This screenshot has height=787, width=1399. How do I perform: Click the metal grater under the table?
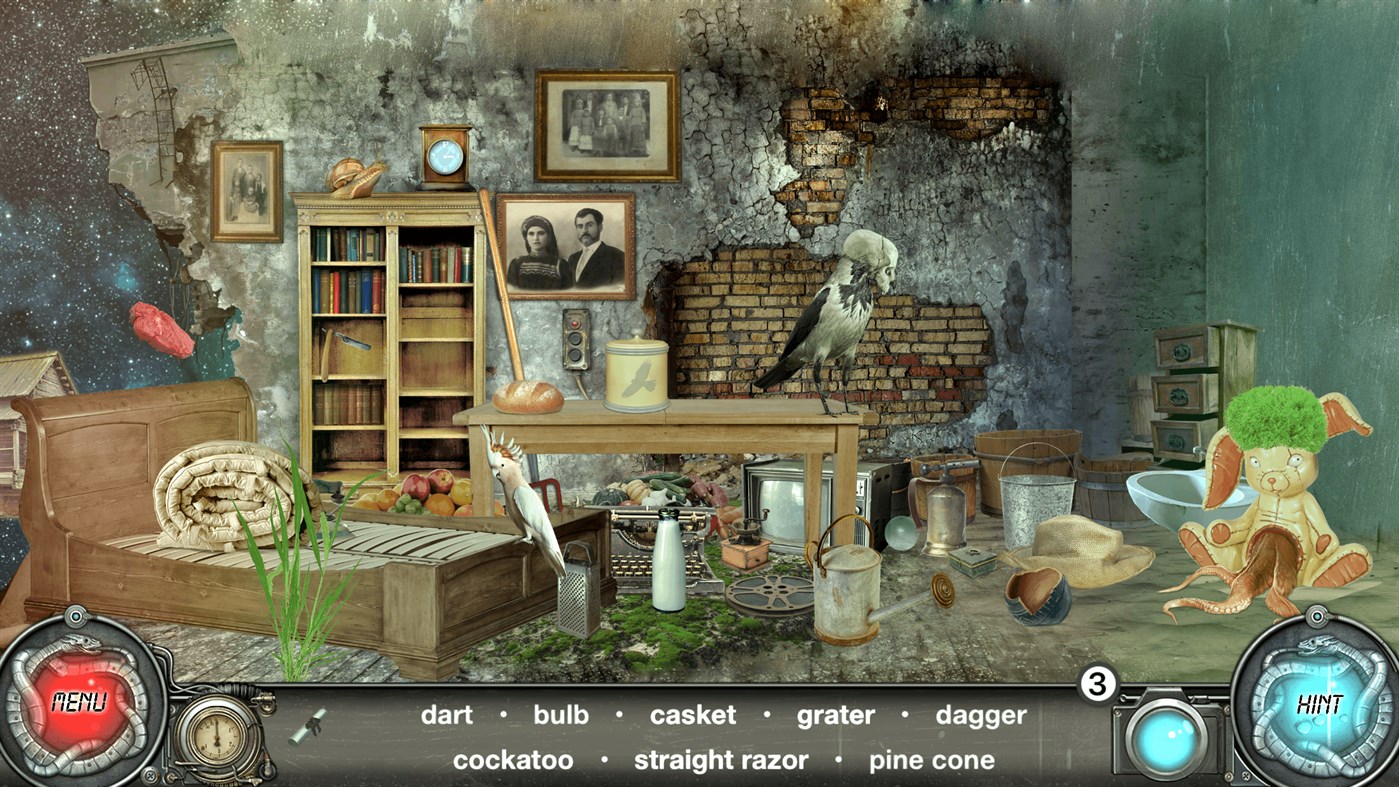(578, 591)
